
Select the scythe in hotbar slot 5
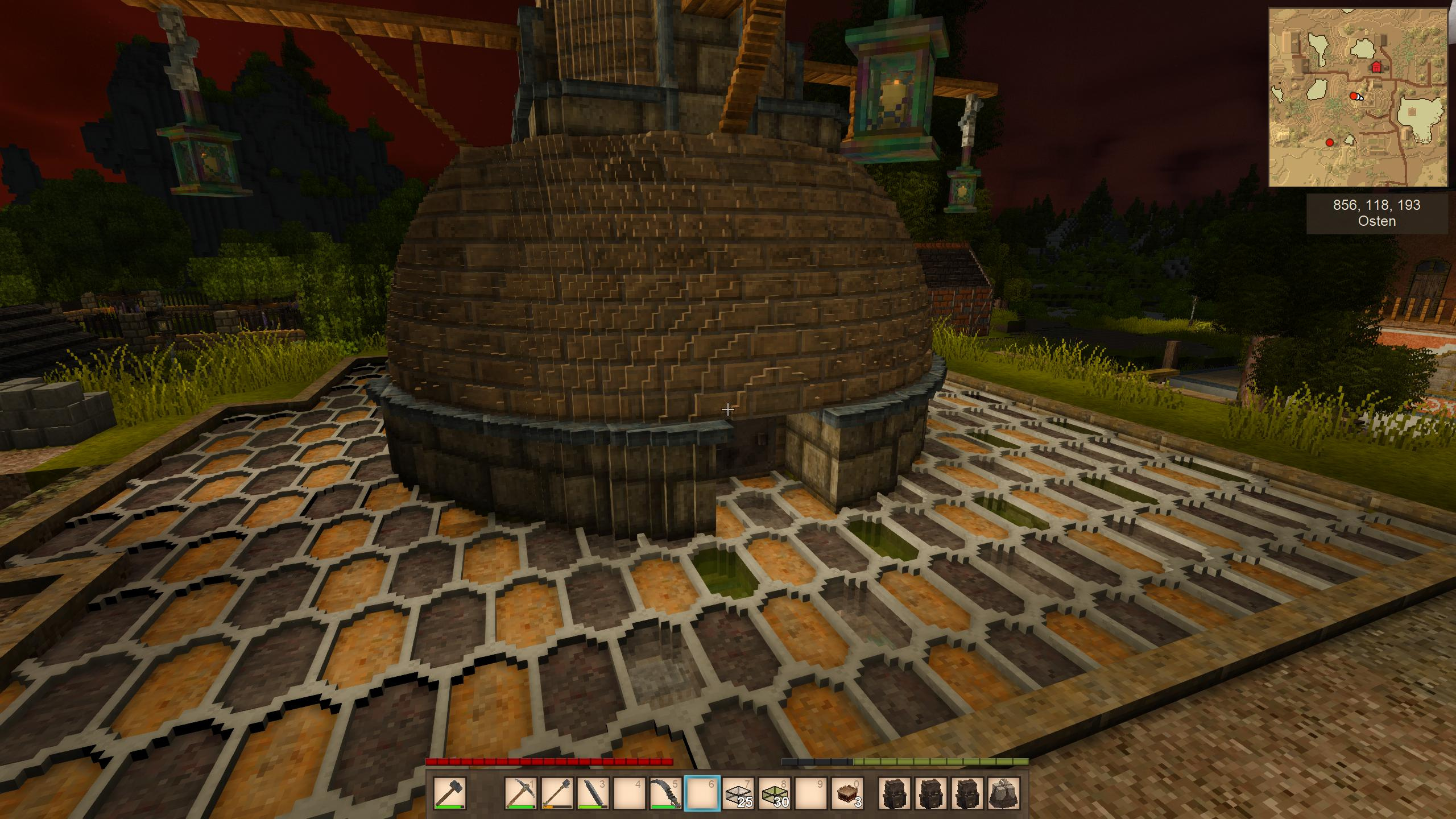(x=667, y=792)
